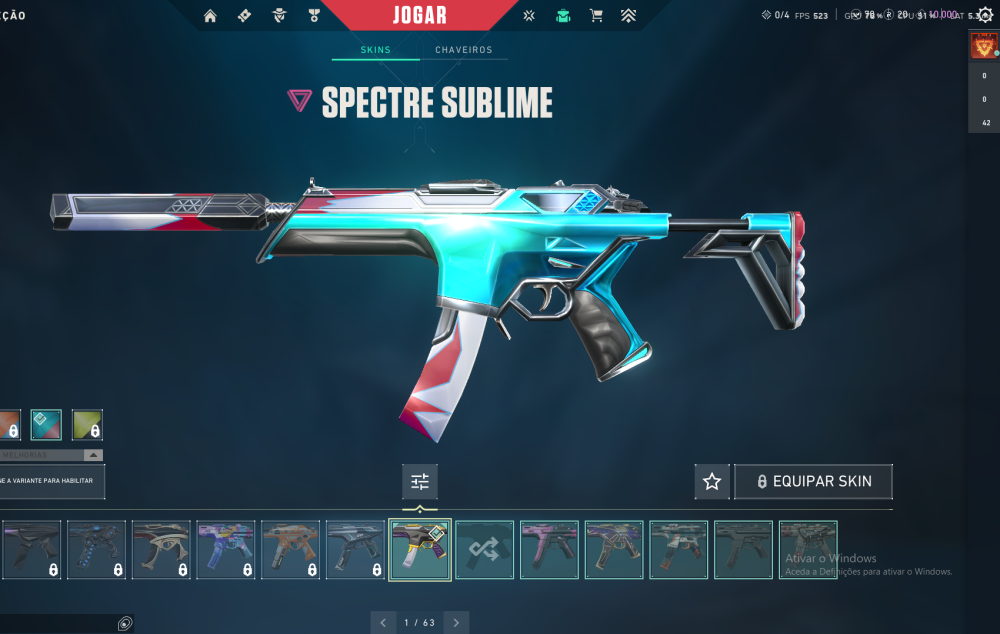Open the shopping cart store
Screen dimensions: 1000x634
coord(596,15)
